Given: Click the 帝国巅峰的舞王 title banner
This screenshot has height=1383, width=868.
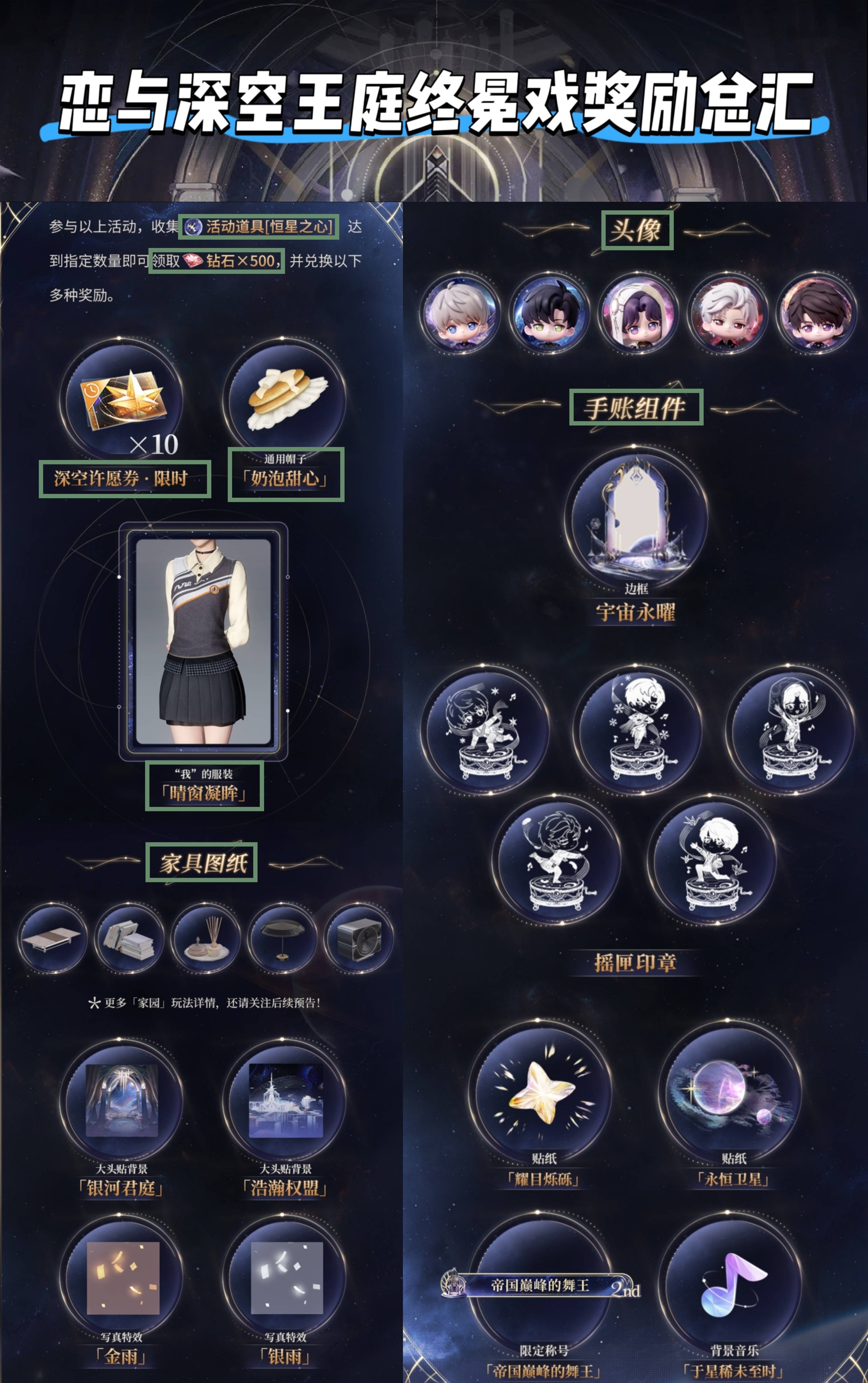Looking at the screenshot, I should point(539,1285).
